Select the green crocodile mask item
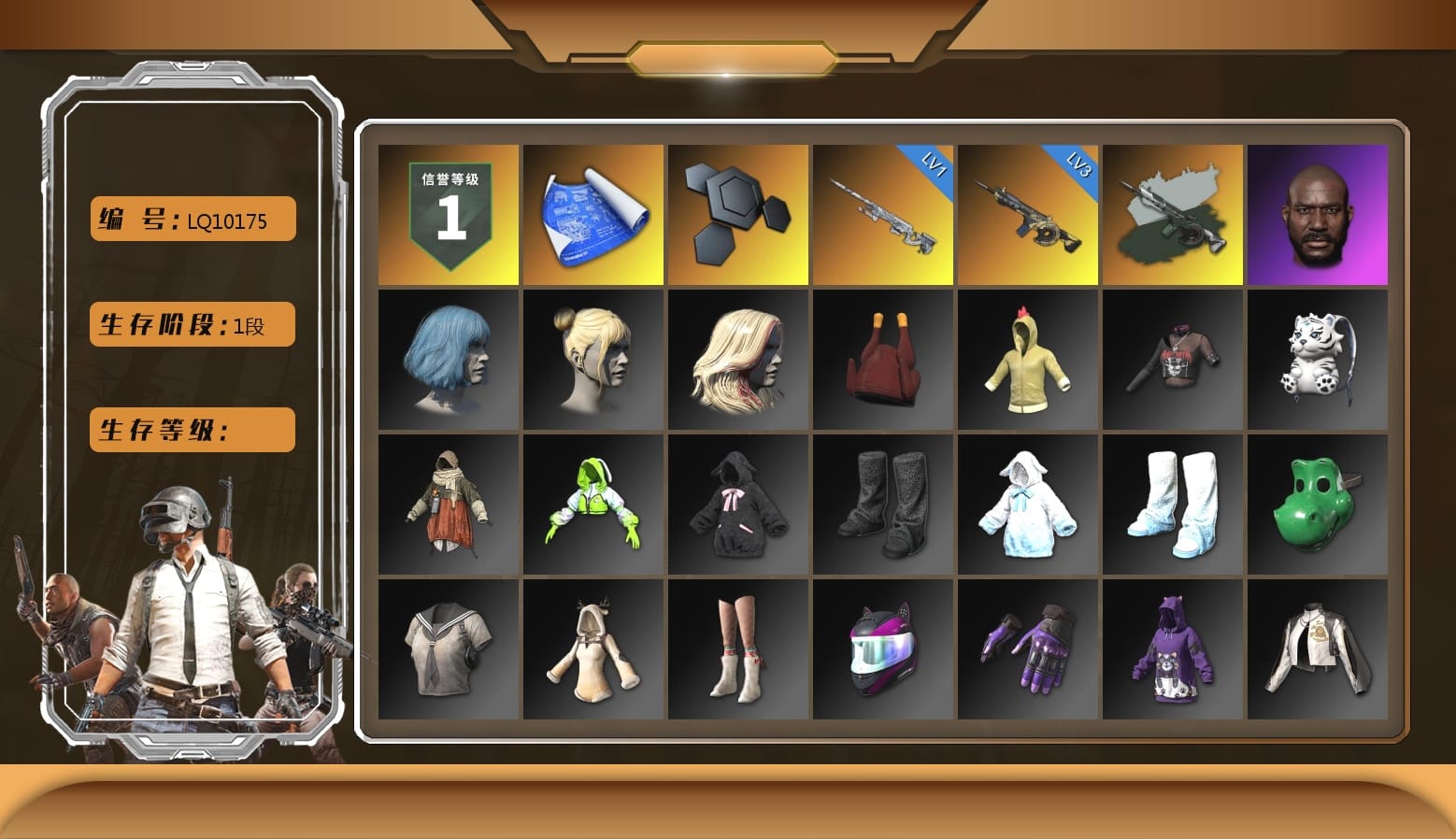The width and height of the screenshot is (1456, 839). [1318, 505]
